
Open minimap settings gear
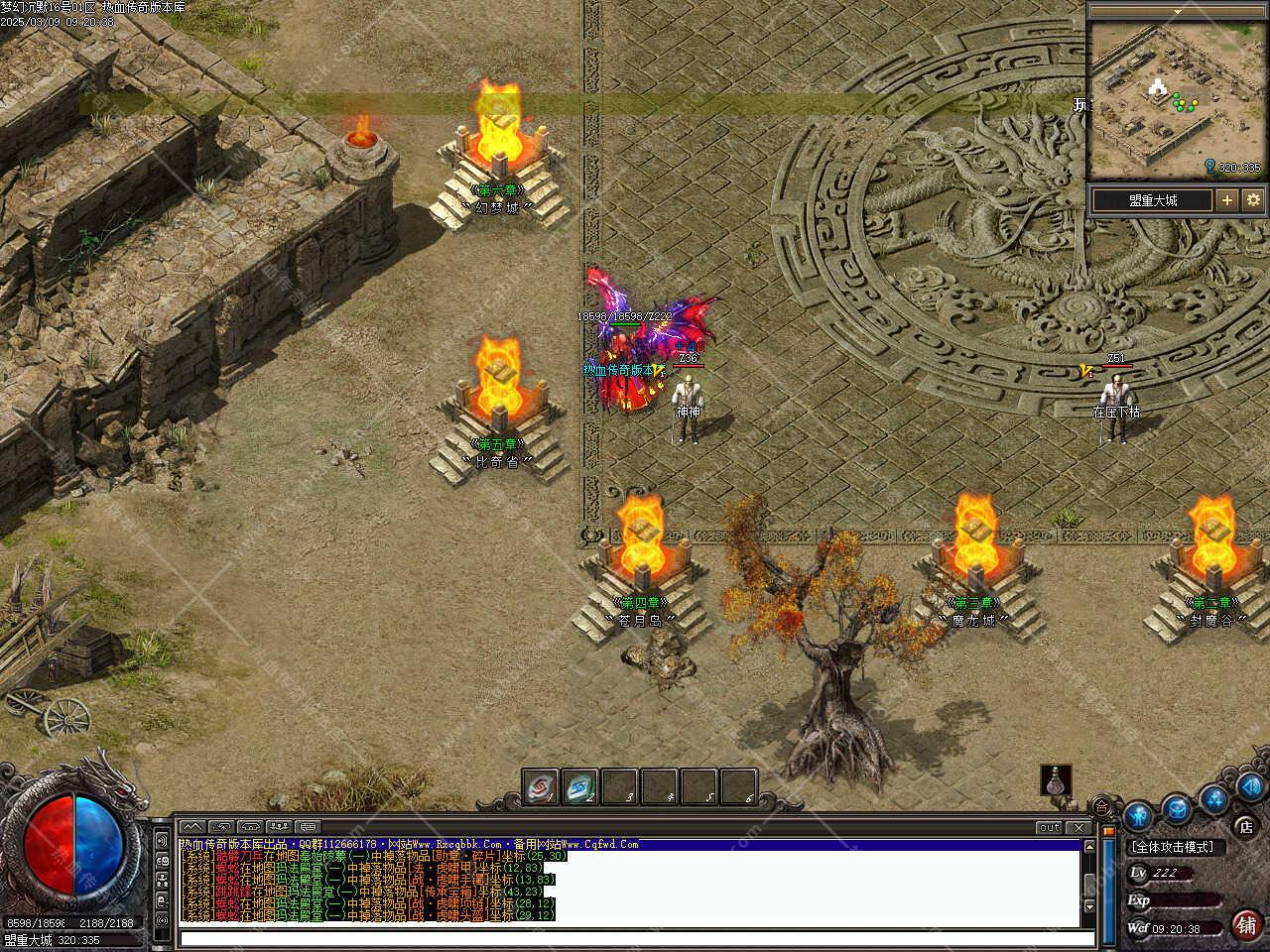pyautogui.click(x=1252, y=199)
